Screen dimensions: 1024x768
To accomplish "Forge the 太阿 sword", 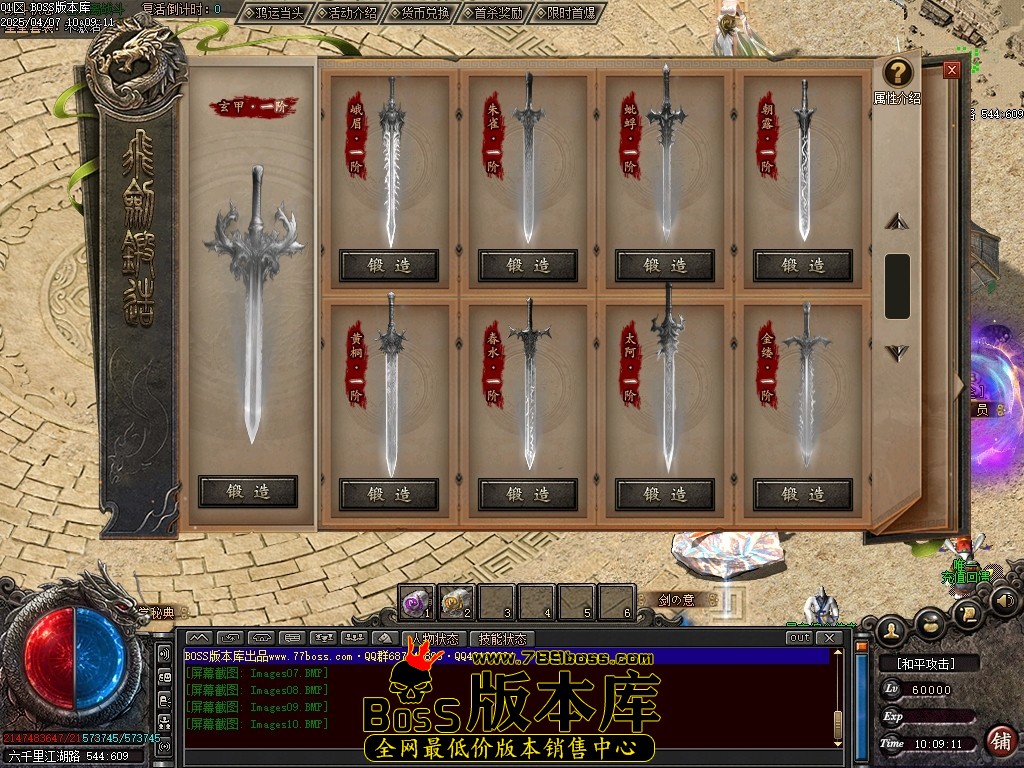I will tap(665, 494).
